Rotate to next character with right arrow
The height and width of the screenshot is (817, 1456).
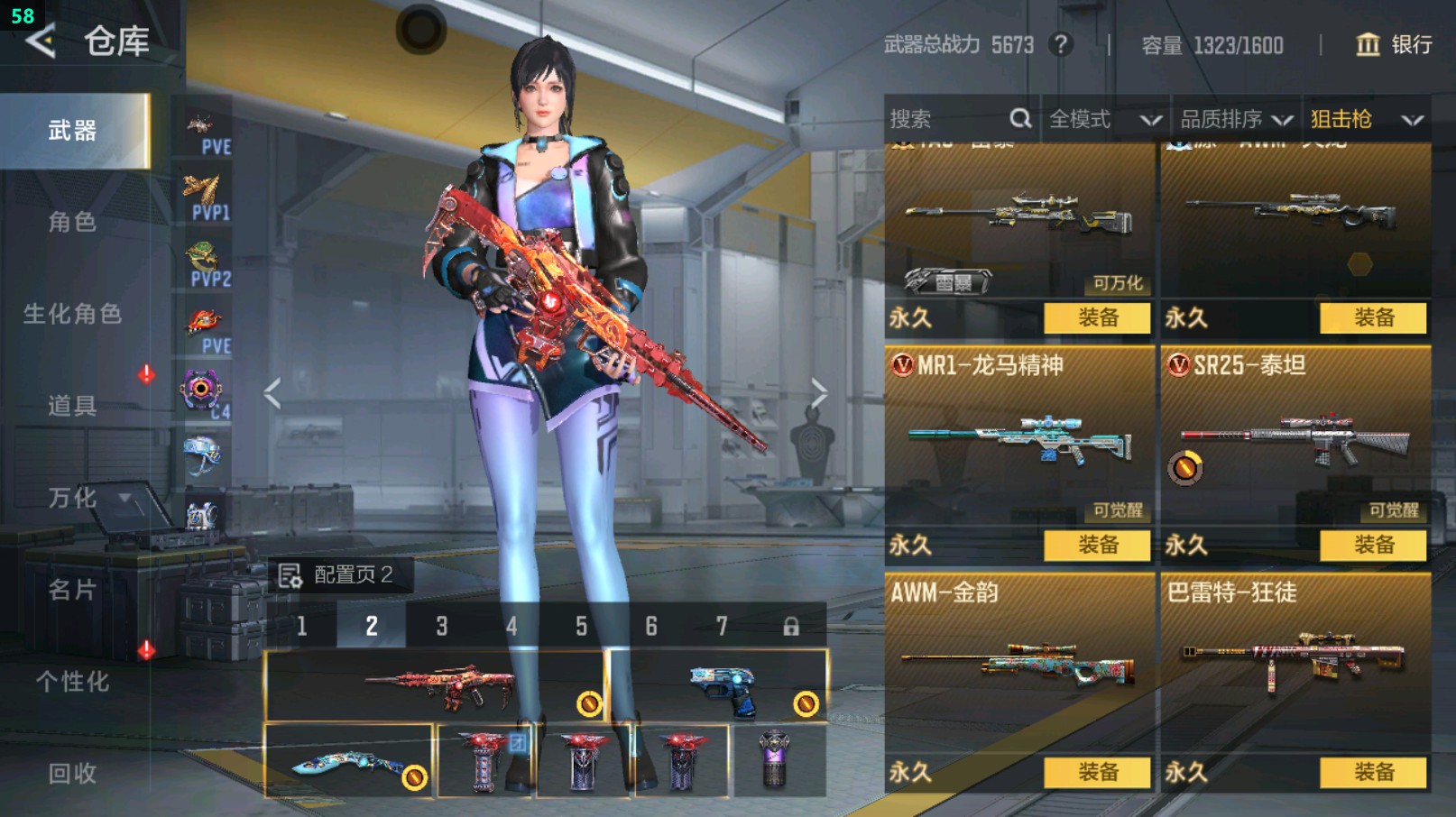[x=818, y=393]
